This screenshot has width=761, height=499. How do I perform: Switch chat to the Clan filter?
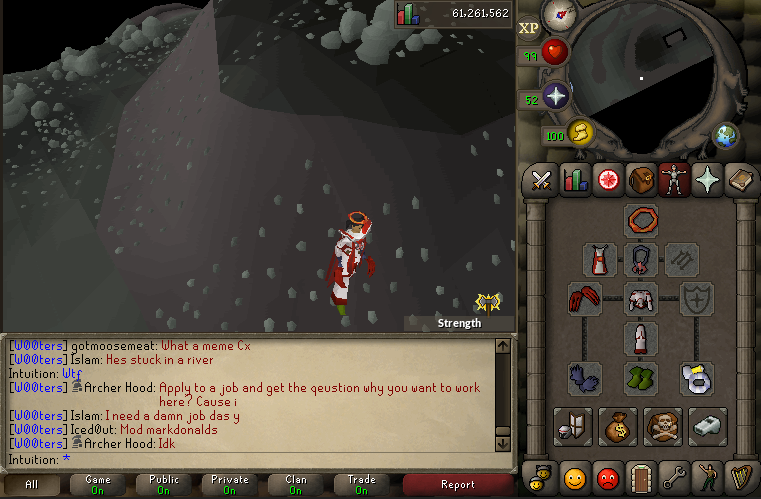pyautogui.click(x=296, y=485)
